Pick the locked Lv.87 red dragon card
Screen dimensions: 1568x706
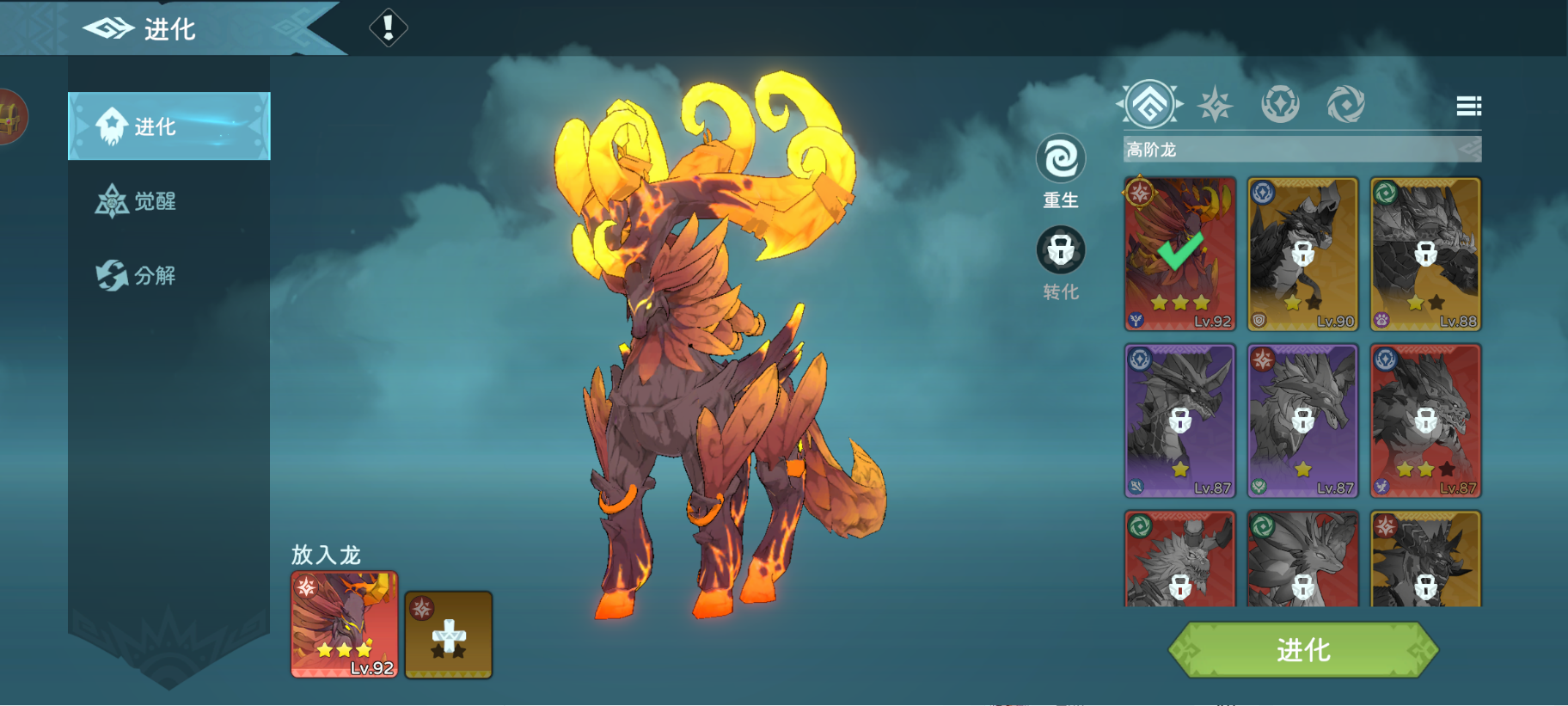[x=1425, y=421]
